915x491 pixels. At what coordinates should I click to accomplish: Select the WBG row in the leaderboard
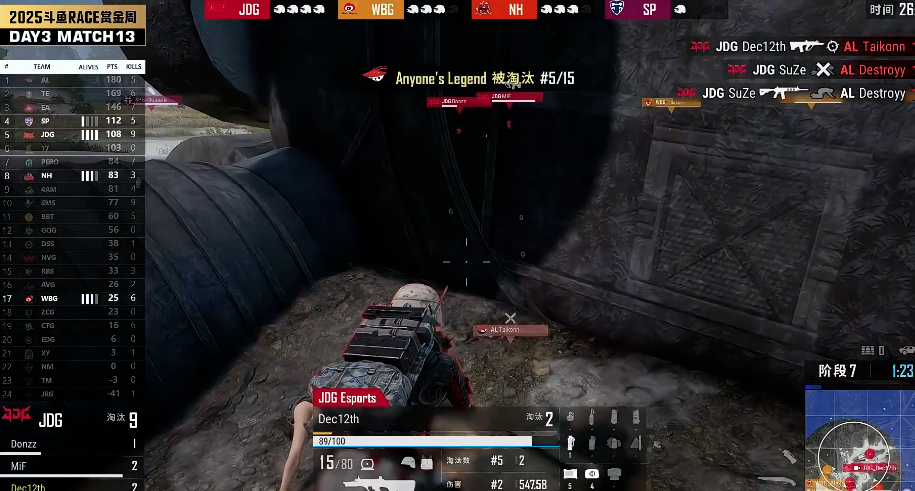point(72,298)
